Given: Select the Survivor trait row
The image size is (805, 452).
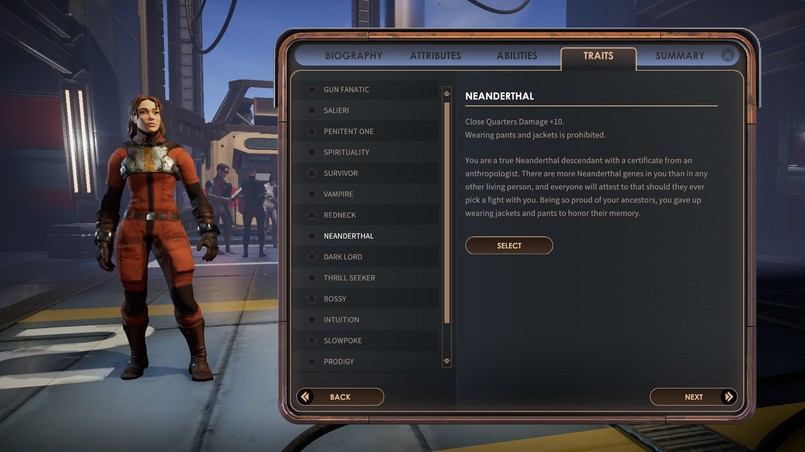Looking at the screenshot, I should 340,174.
